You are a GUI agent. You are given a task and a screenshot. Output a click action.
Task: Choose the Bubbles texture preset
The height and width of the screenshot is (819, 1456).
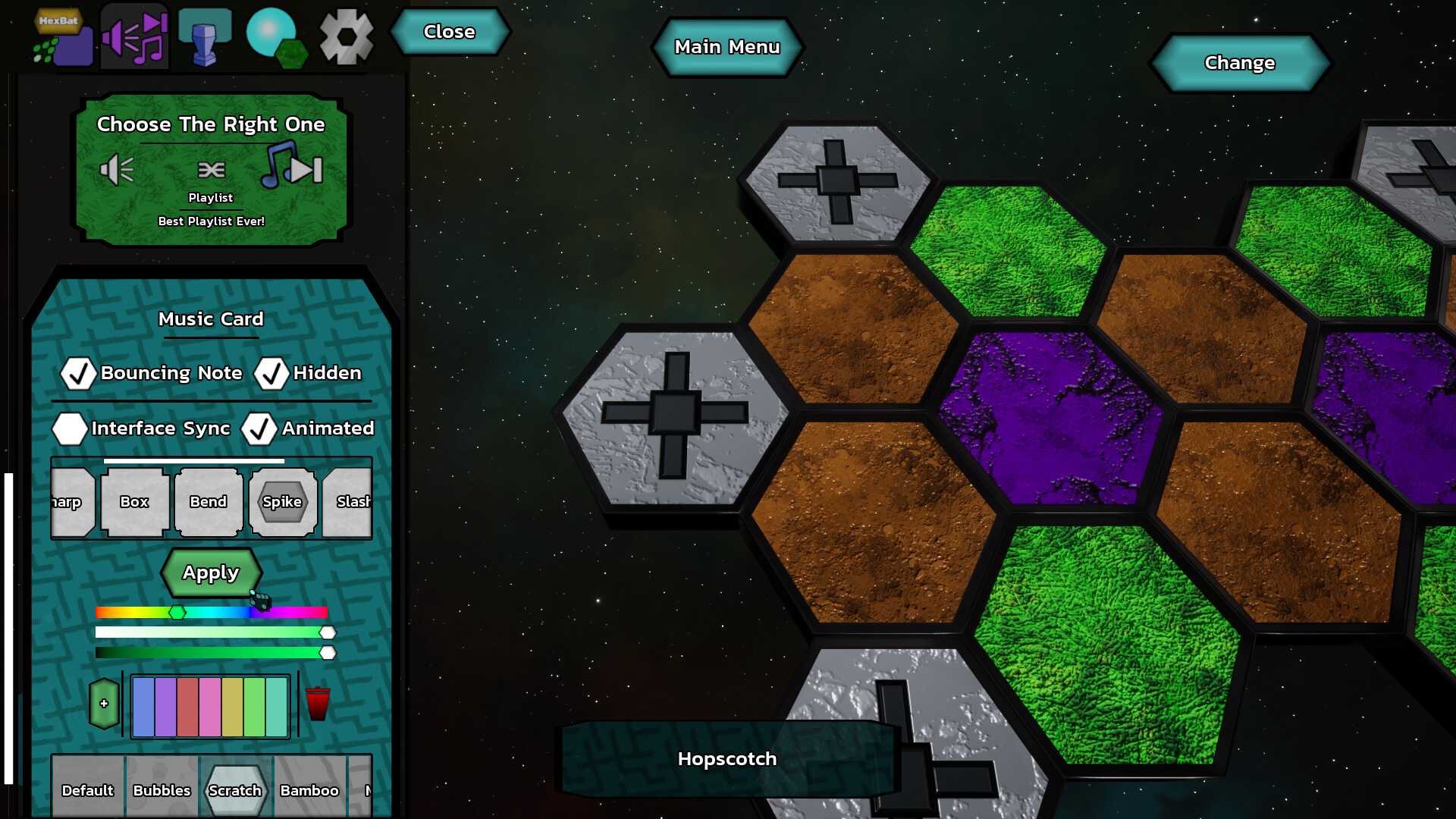(162, 790)
